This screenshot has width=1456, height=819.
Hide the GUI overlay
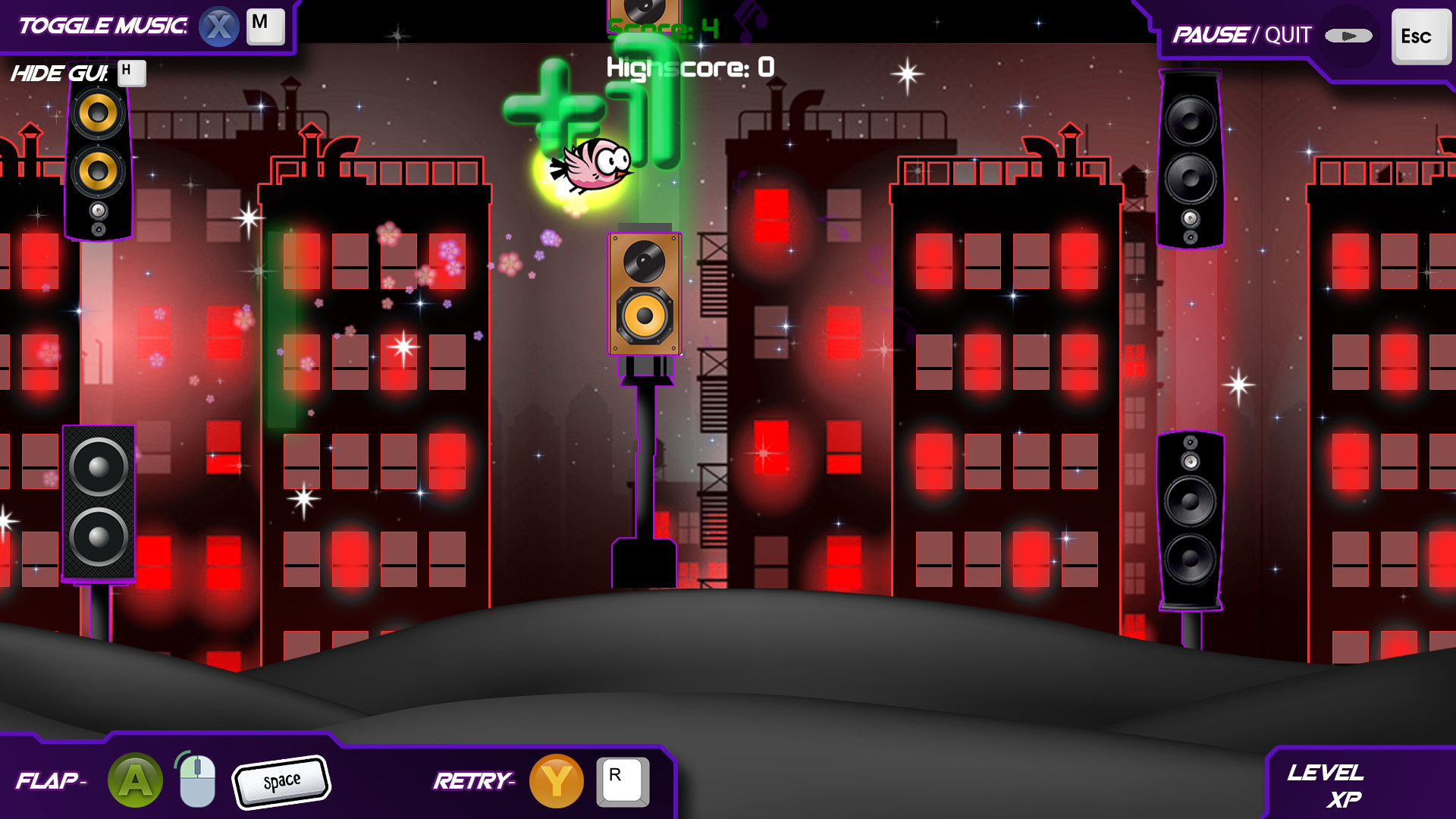[59, 74]
